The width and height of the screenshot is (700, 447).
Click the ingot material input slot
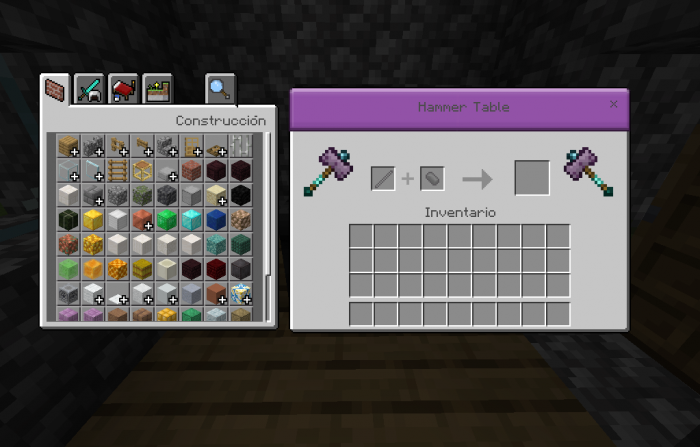pos(432,179)
